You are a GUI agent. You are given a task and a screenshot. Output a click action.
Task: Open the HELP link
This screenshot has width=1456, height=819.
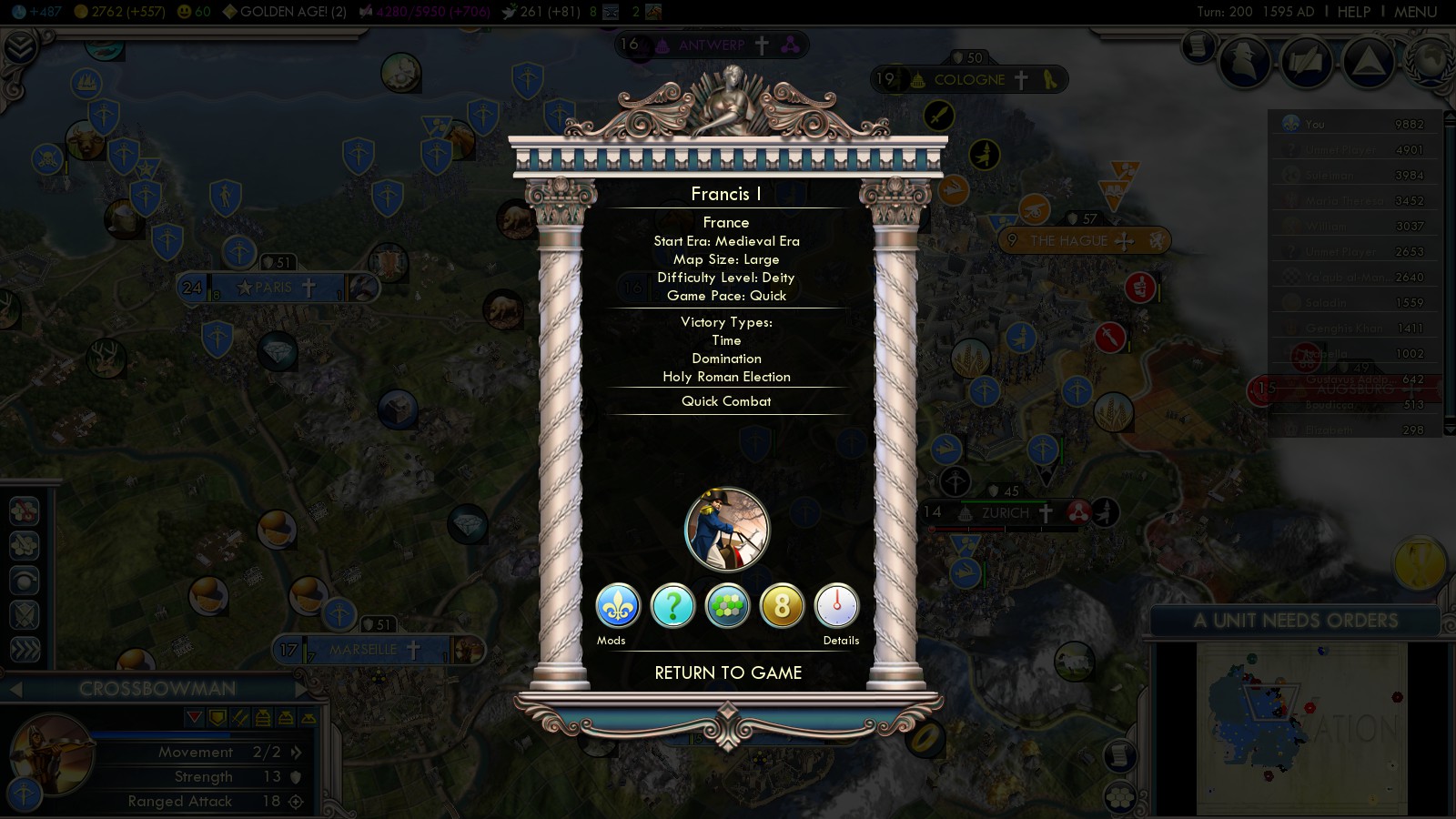pos(1353,12)
